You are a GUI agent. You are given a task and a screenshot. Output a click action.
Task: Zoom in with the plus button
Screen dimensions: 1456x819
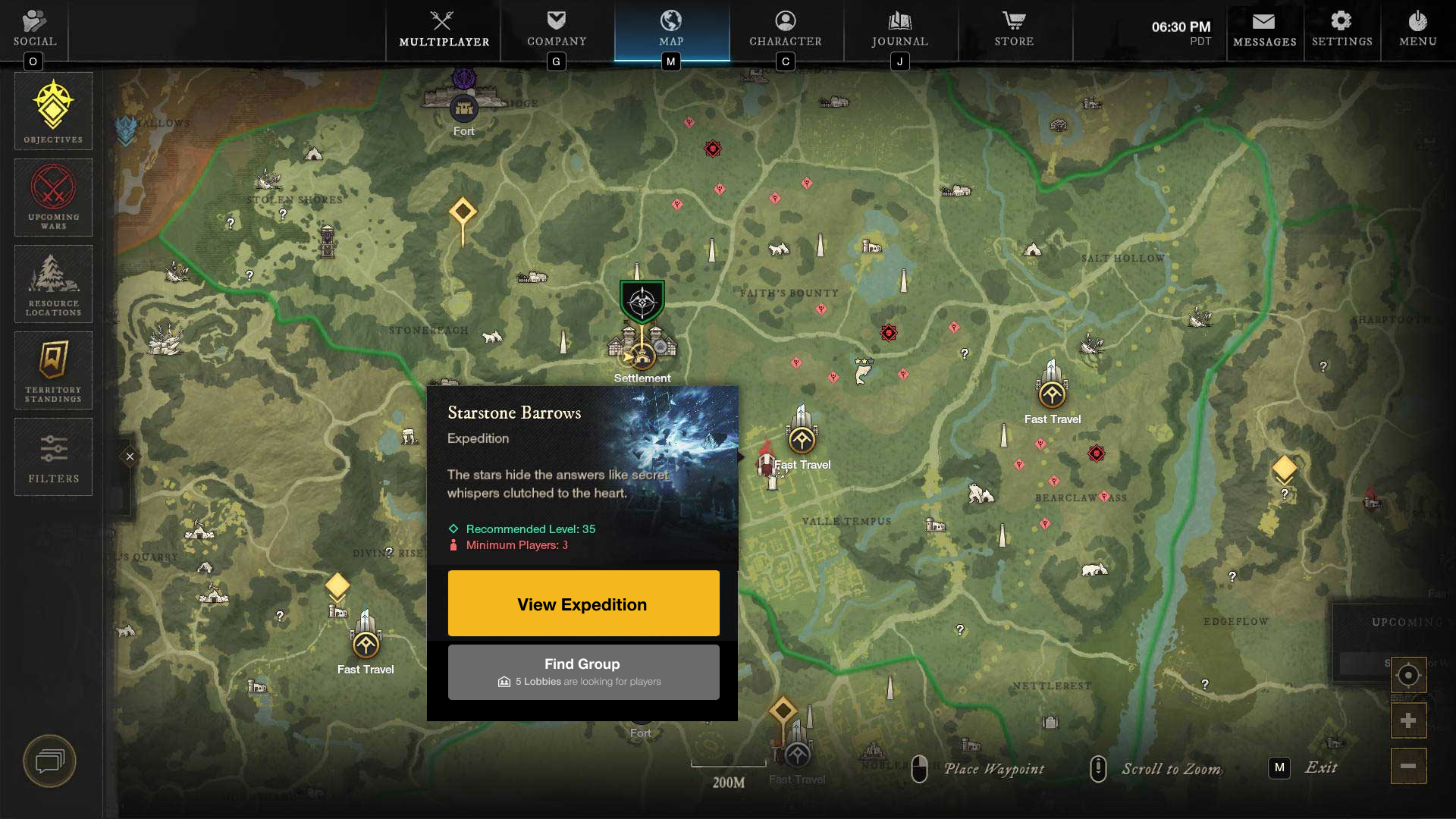click(x=1408, y=720)
